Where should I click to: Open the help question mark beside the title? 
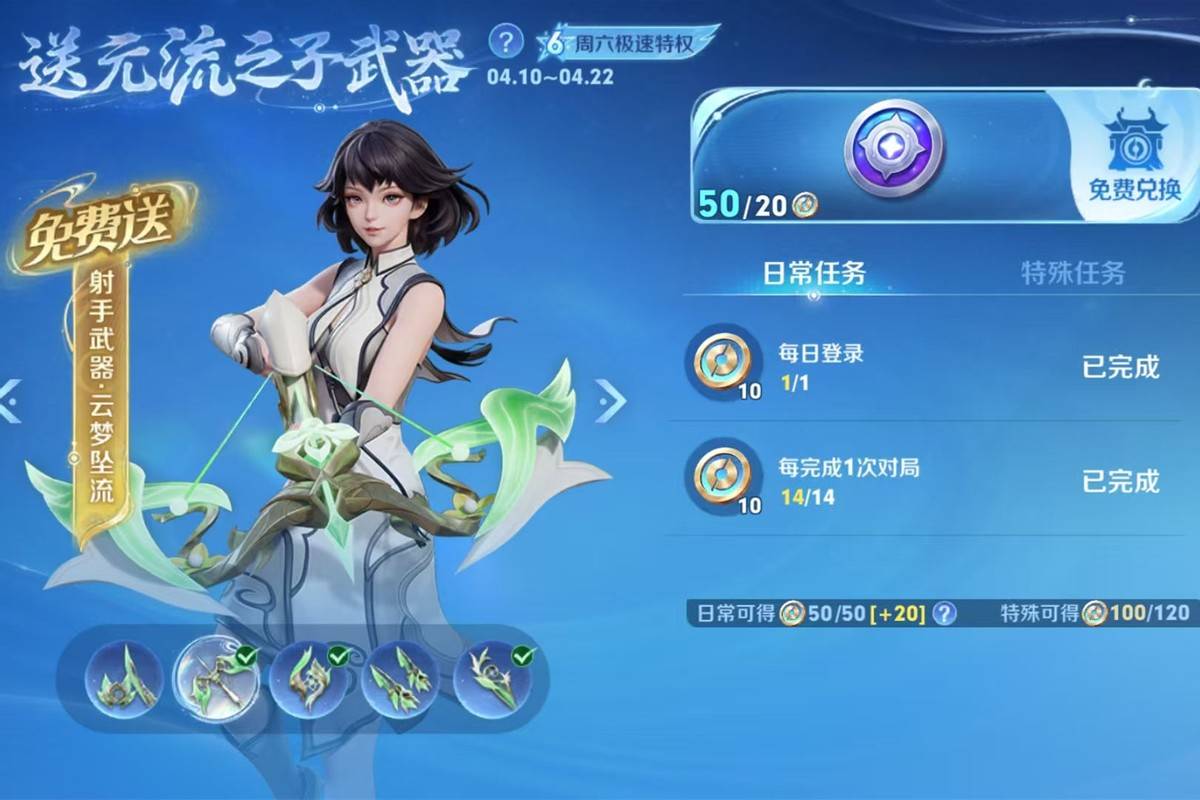(507, 42)
